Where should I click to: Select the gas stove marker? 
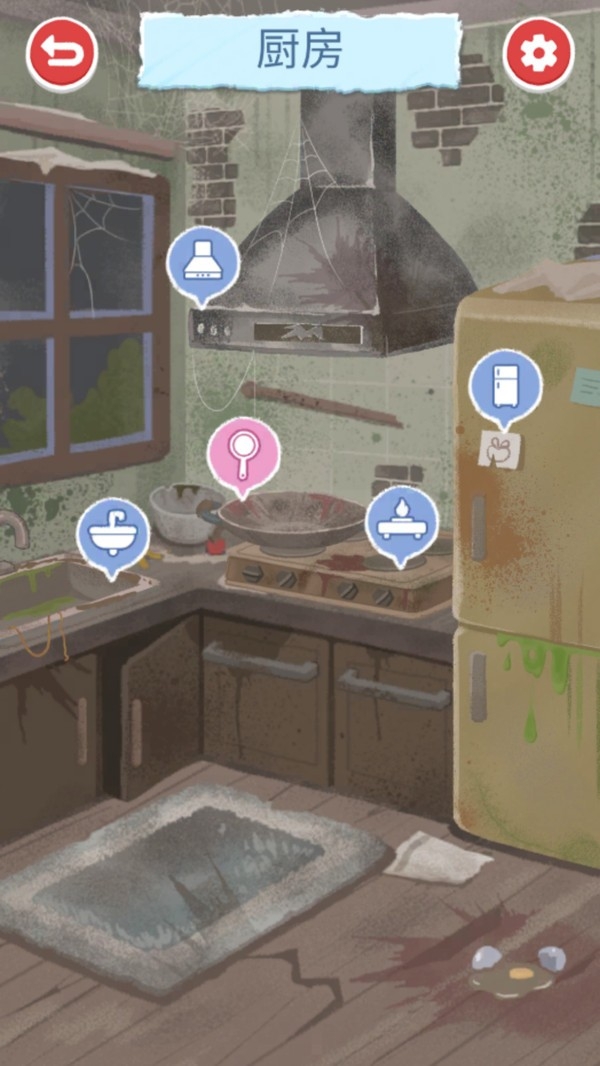tap(401, 522)
